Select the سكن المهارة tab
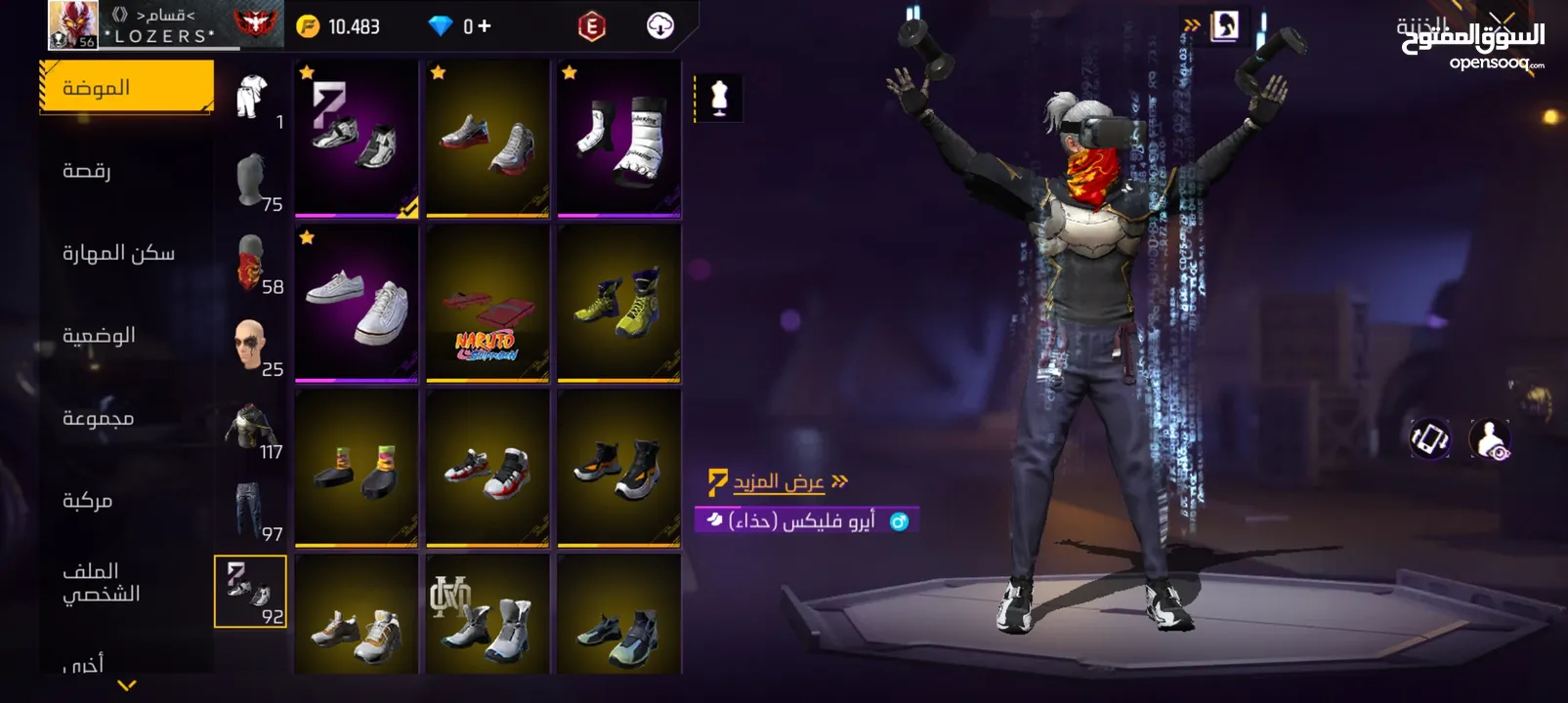 (x=118, y=254)
